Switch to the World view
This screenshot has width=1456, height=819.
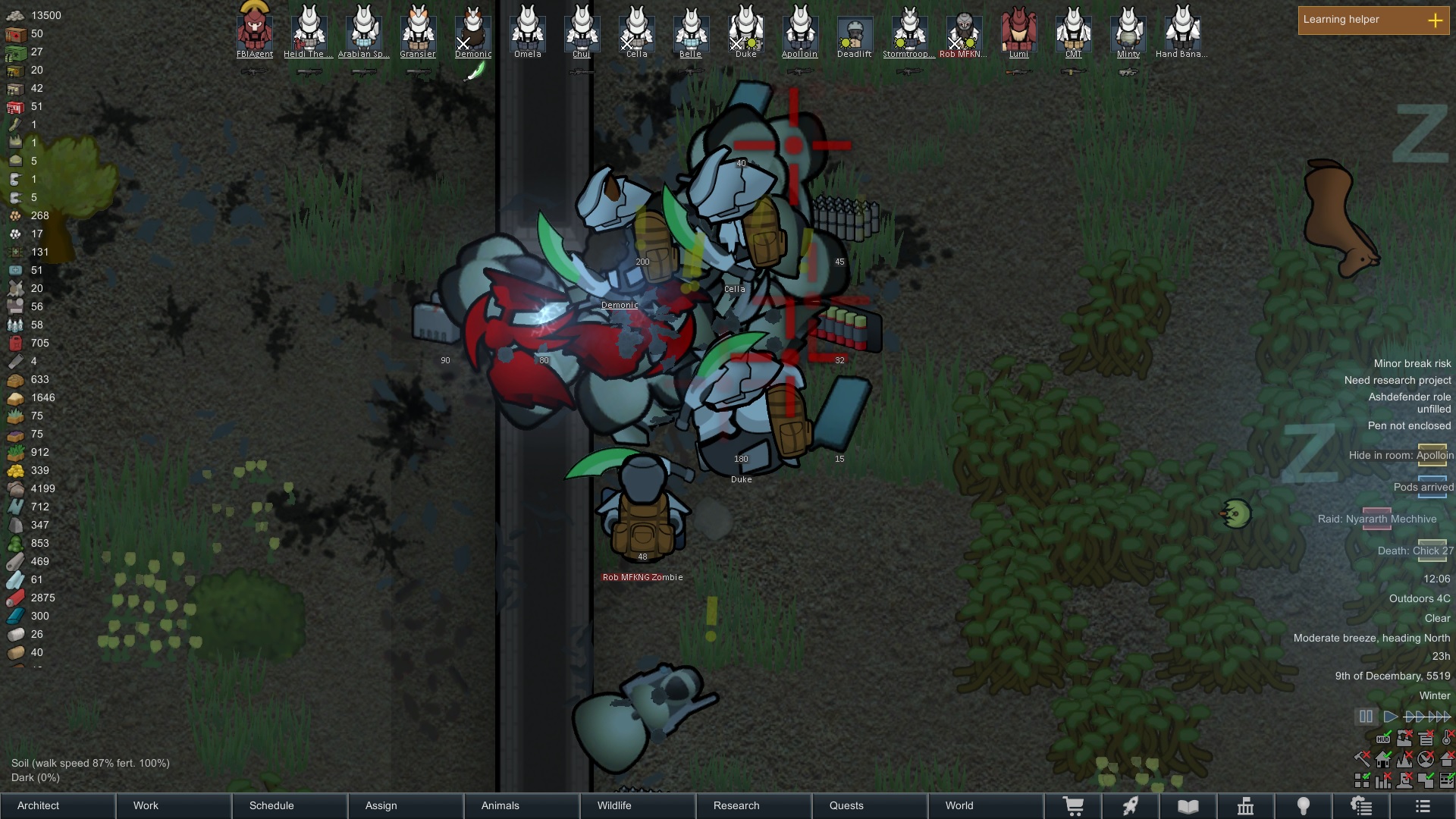point(986,805)
